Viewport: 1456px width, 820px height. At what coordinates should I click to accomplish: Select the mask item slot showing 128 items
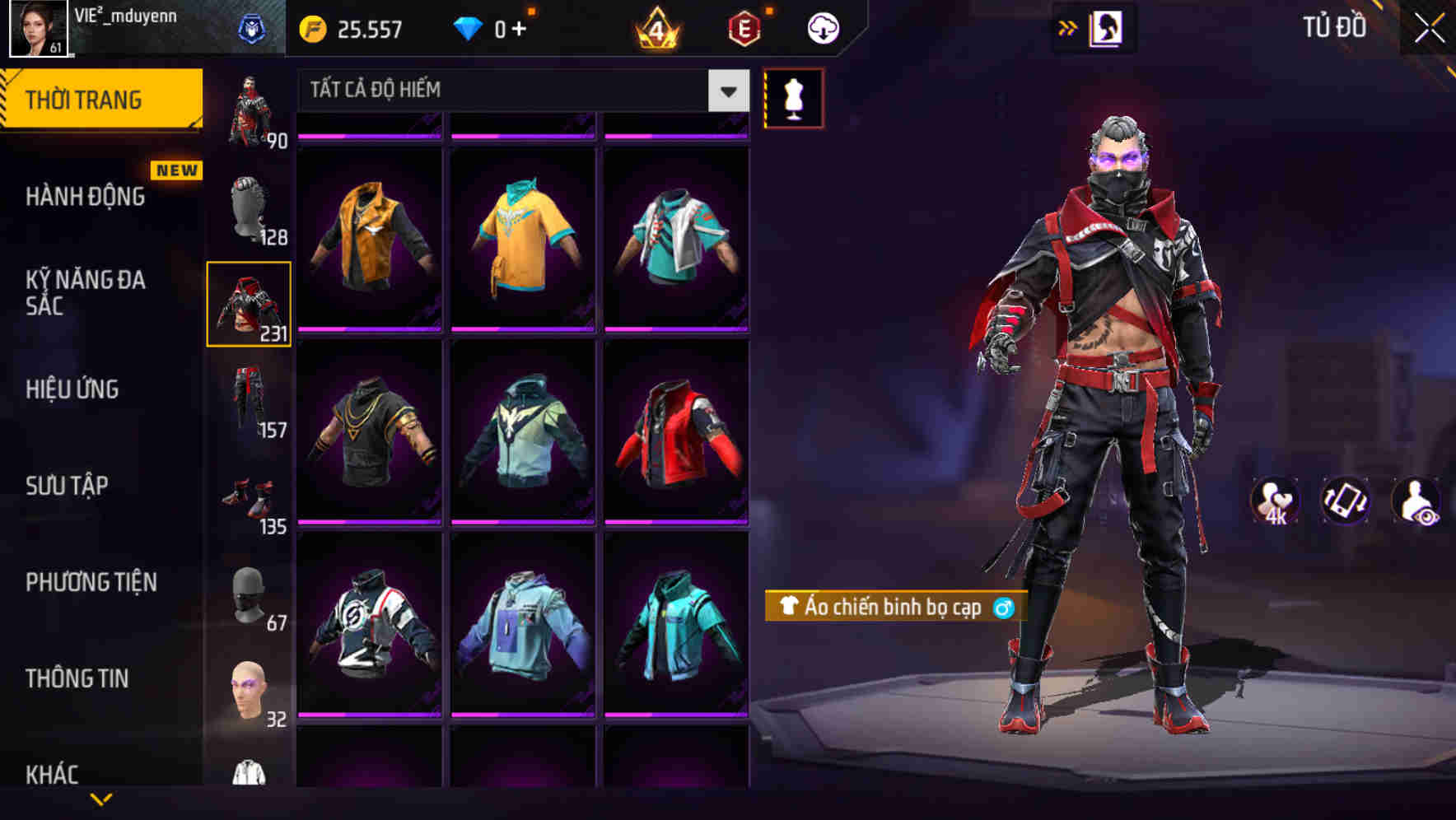click(249, 204)
